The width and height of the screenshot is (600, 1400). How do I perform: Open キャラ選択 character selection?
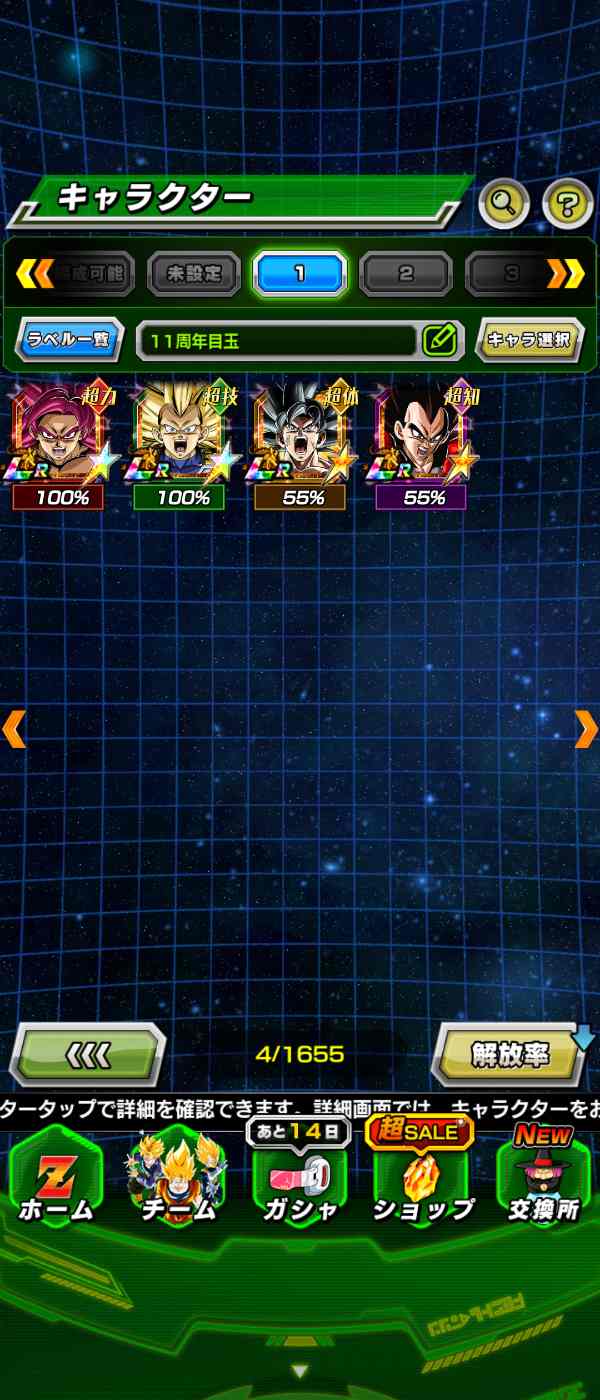click(x=529, y=340)
